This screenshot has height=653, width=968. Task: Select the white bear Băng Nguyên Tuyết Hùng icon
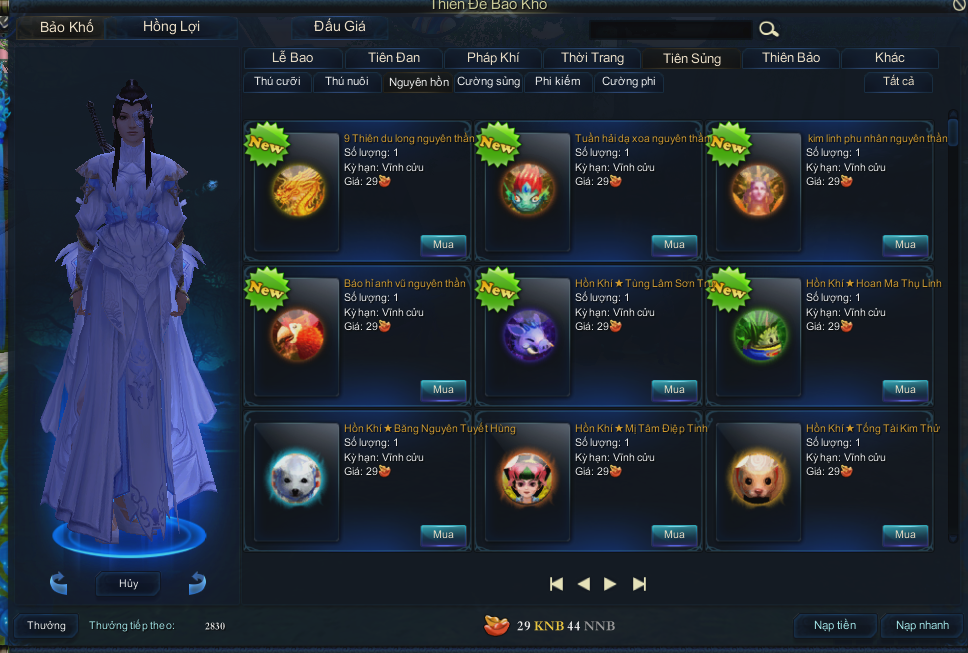[297, 478]
